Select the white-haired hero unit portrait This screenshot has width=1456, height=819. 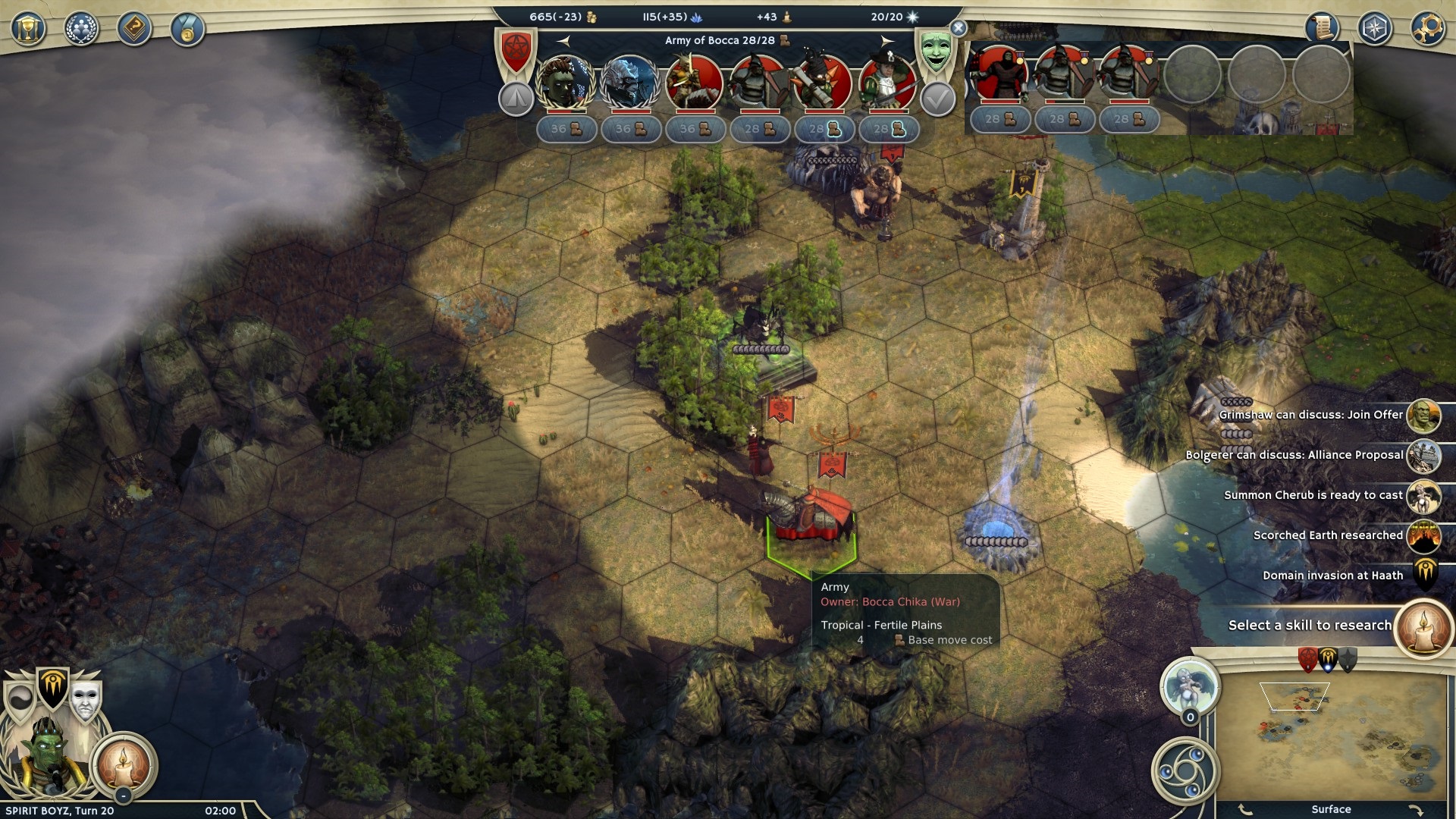pos(629,82)
